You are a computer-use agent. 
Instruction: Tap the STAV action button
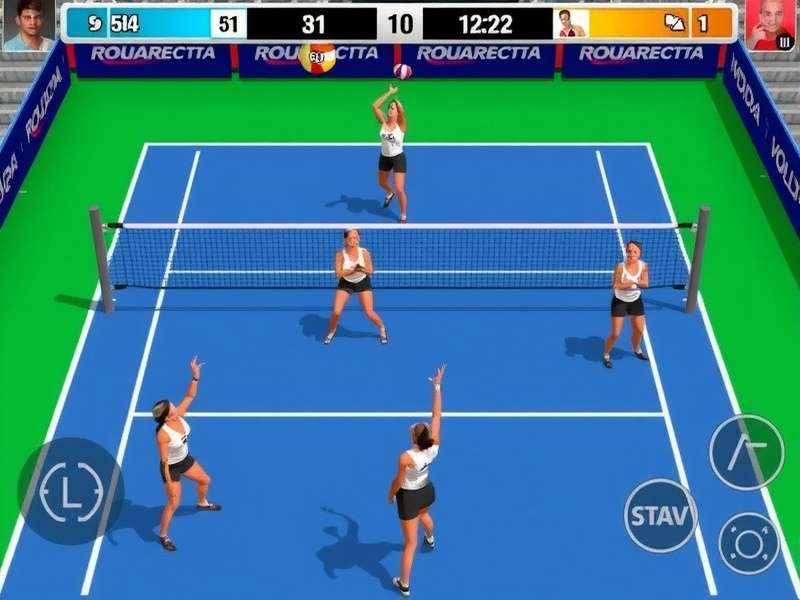(660, 516)
